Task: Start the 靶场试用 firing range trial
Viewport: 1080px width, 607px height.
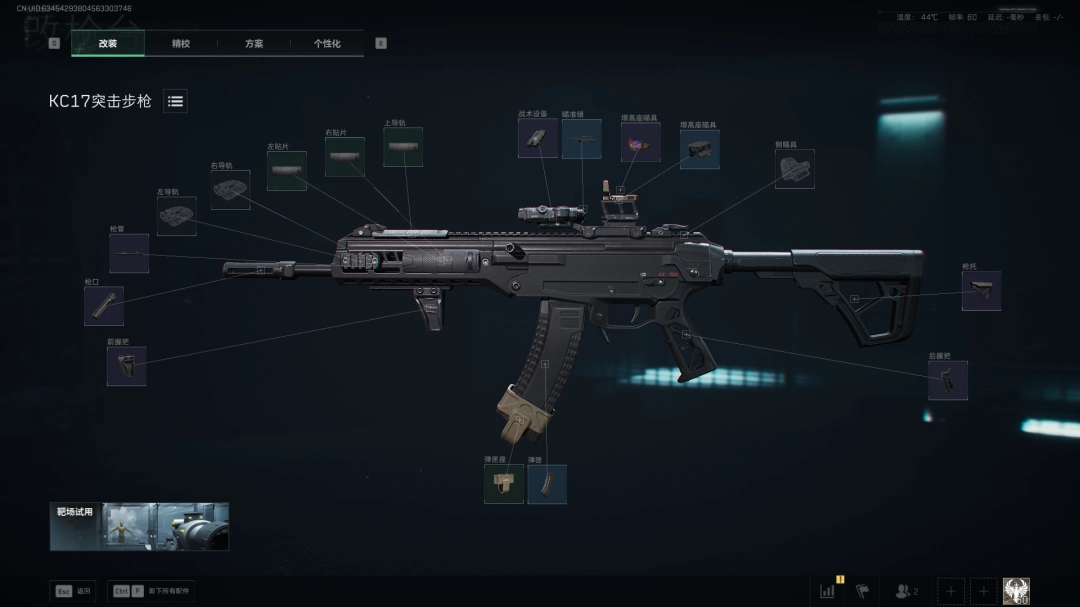Action: pyautogui.click(x=139, y=526)
